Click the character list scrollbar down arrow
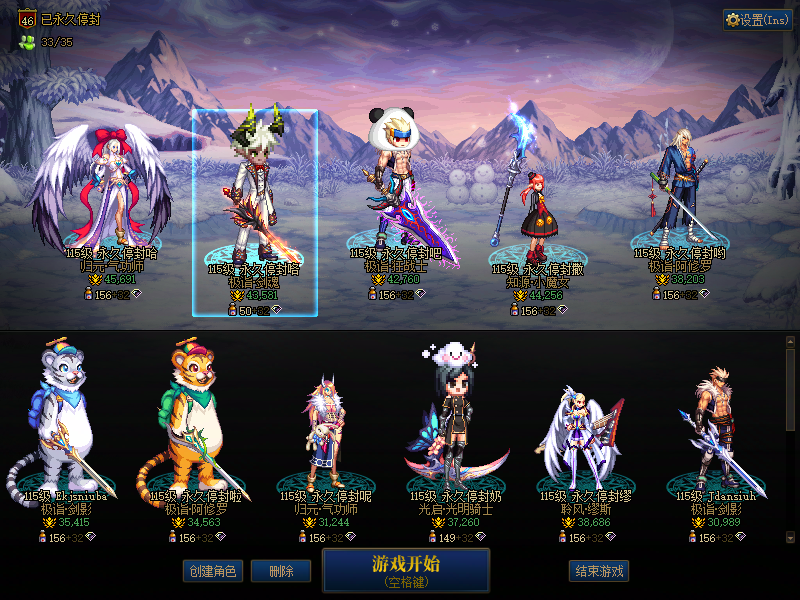Image resolution: width=800 pixels, height=600 pixels. [791, 537]
